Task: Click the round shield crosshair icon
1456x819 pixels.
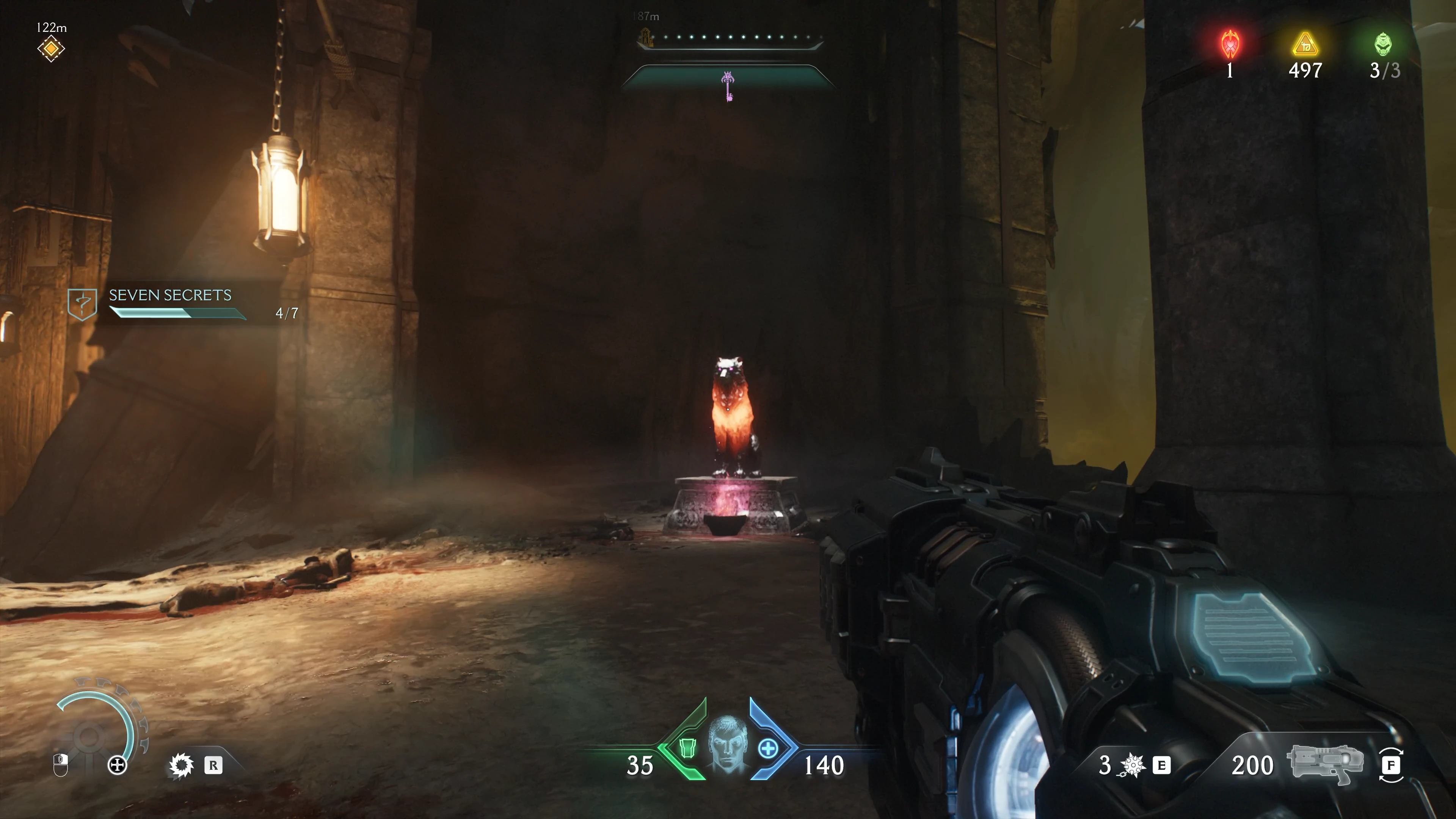Action: pyautogui.click(x=117, y=766)
